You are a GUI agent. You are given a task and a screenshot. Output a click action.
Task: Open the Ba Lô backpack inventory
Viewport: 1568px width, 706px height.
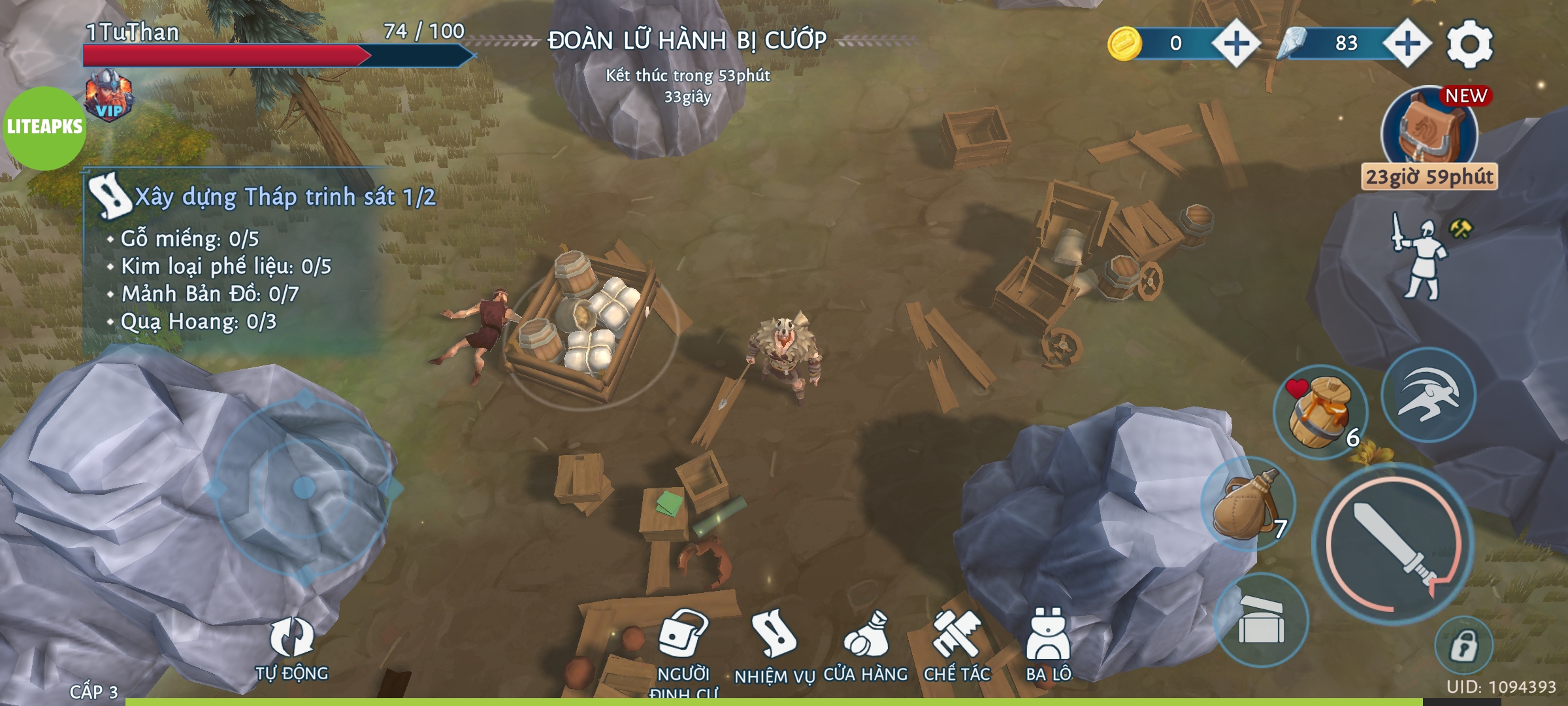(x=1048, y=644)
